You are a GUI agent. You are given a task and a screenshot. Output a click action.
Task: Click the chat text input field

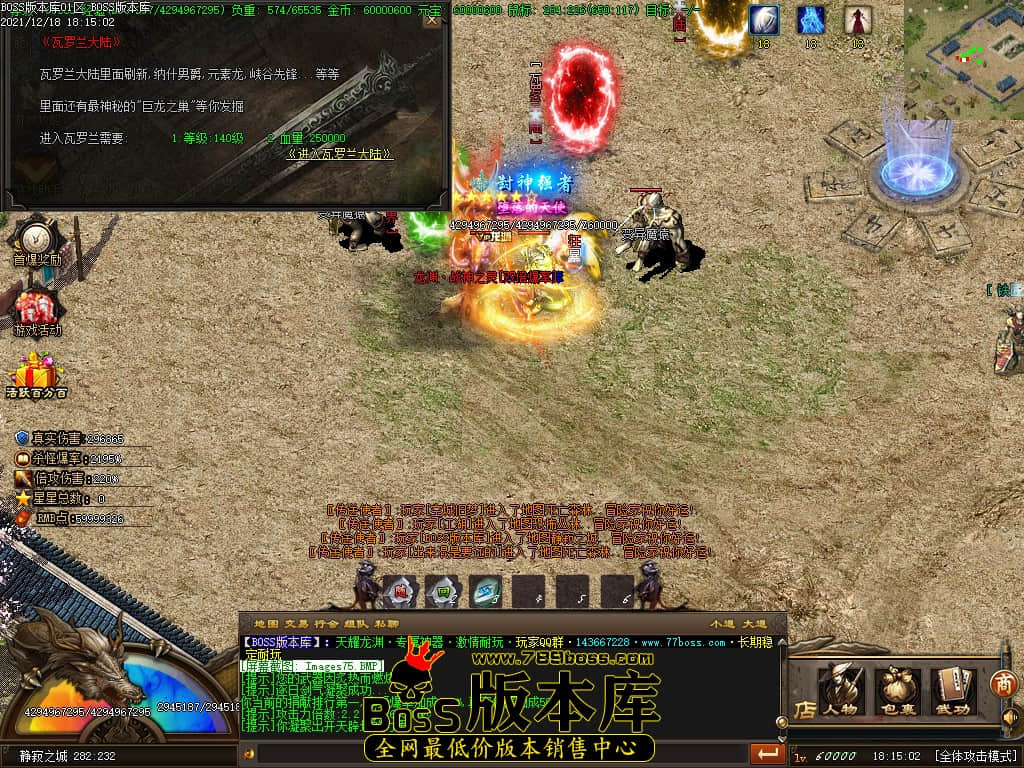tap(500, 753)
